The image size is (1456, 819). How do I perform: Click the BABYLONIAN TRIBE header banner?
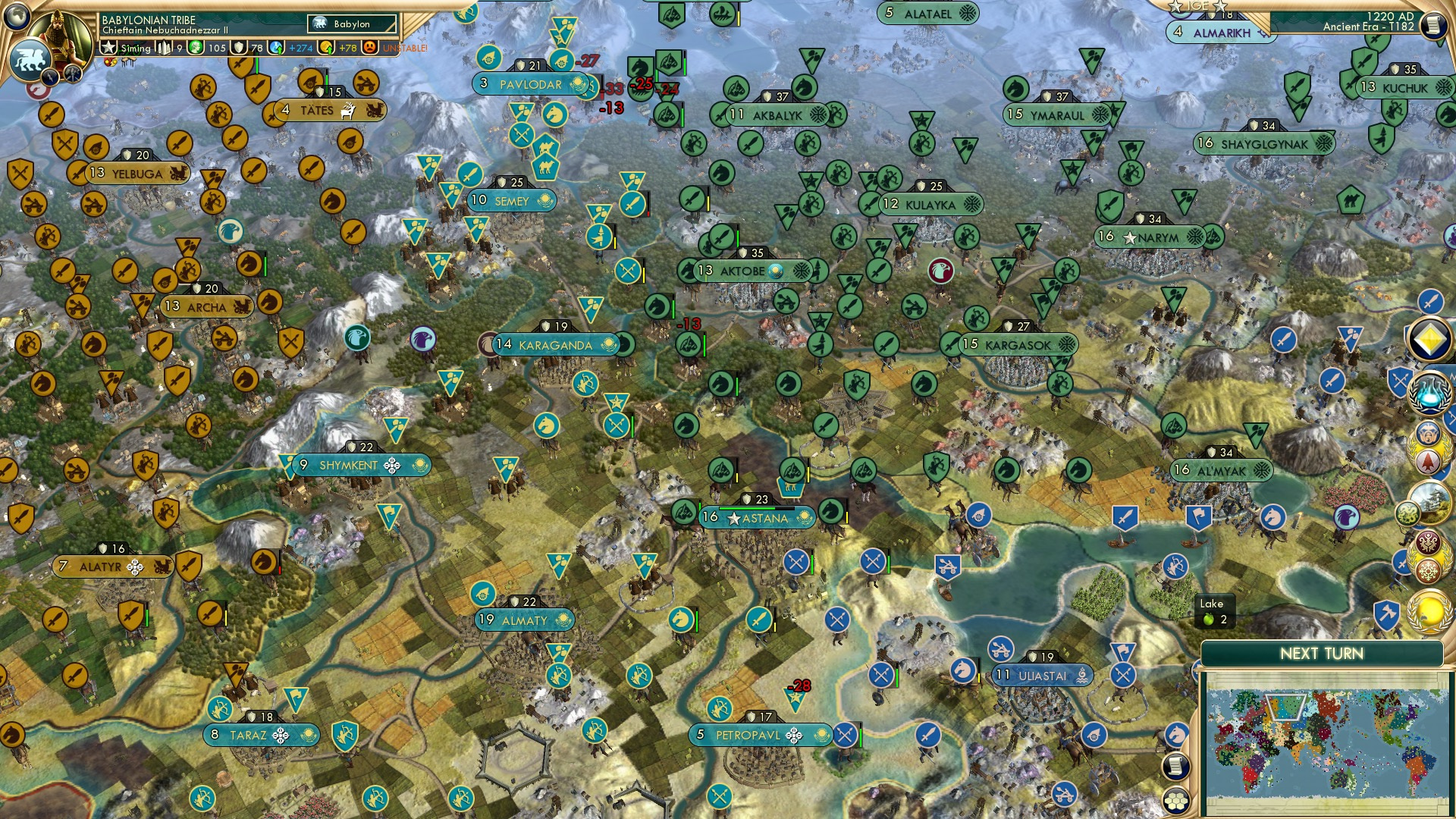coord(152,20)
